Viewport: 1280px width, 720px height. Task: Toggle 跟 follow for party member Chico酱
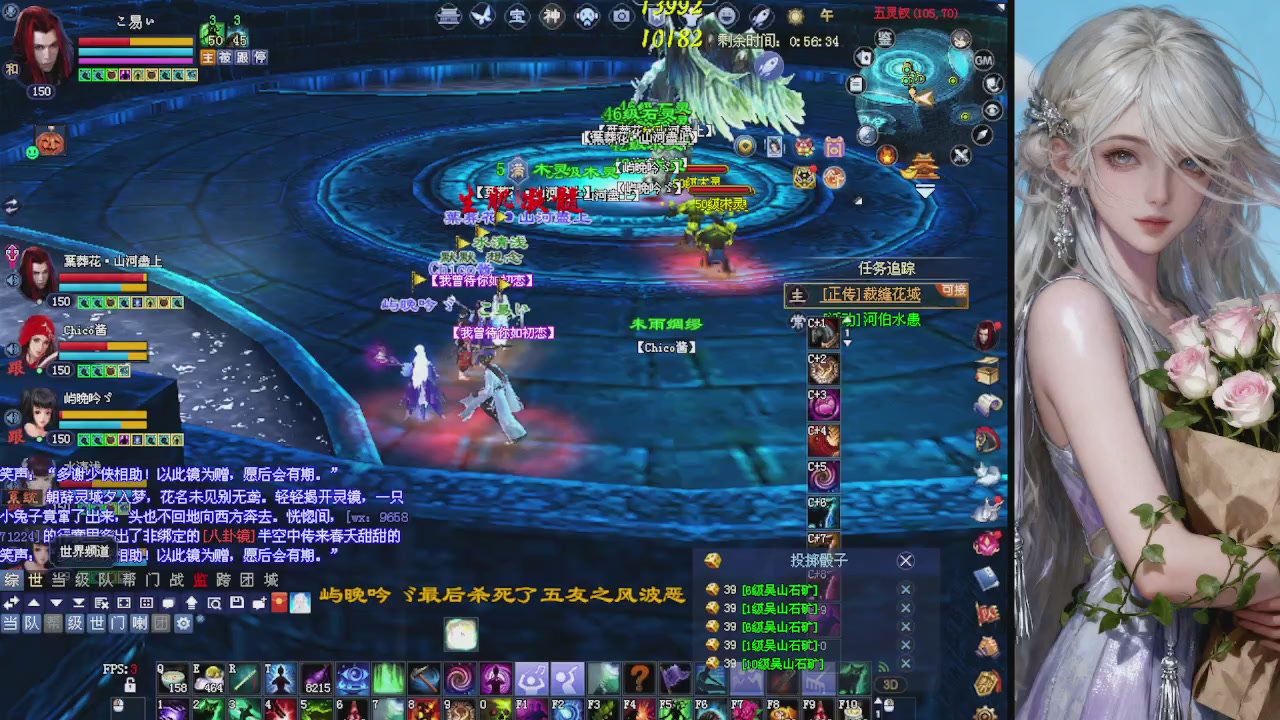click(x=14, y=369)
